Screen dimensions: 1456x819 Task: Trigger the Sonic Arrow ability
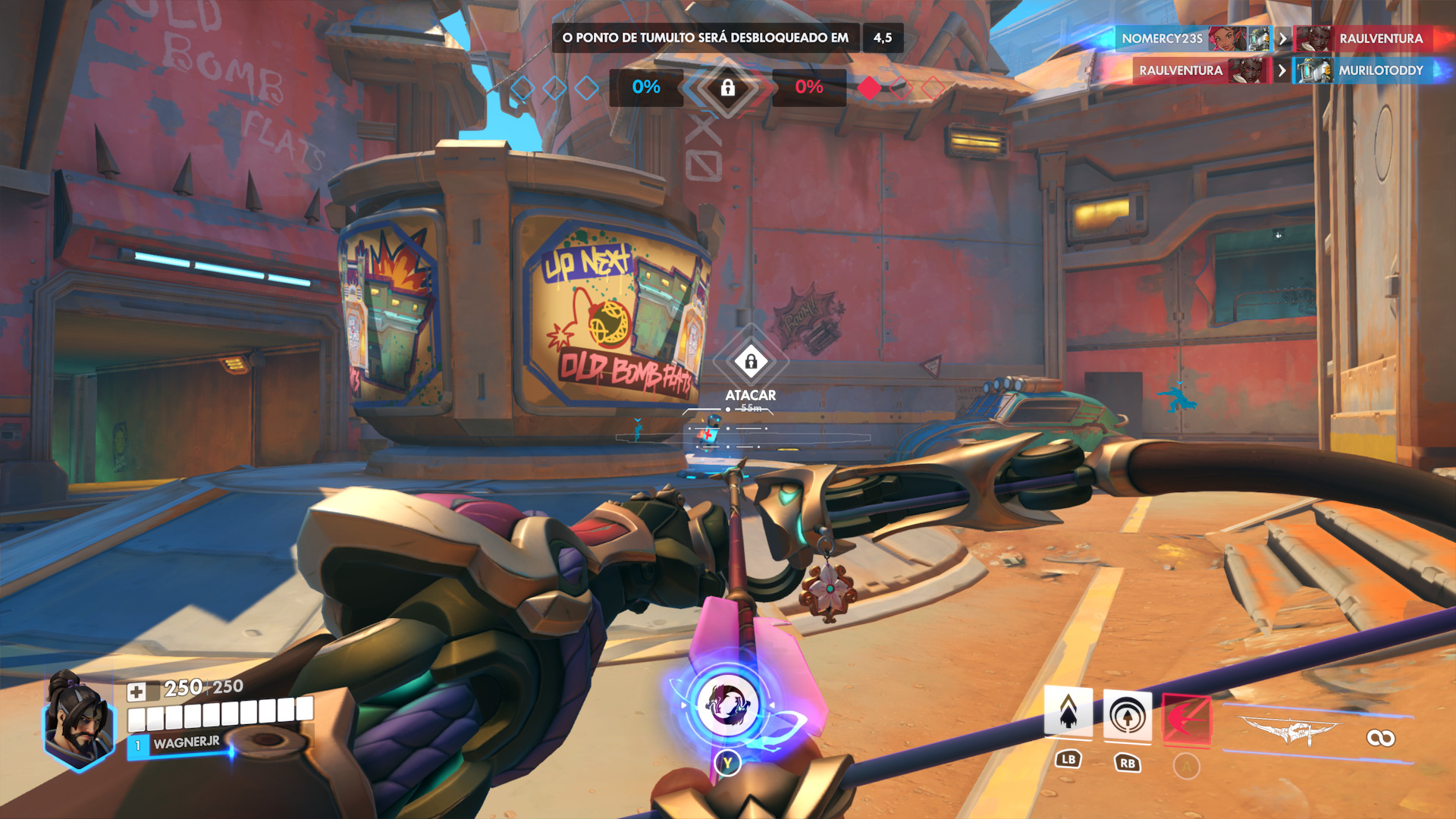tap(1127, 715)
